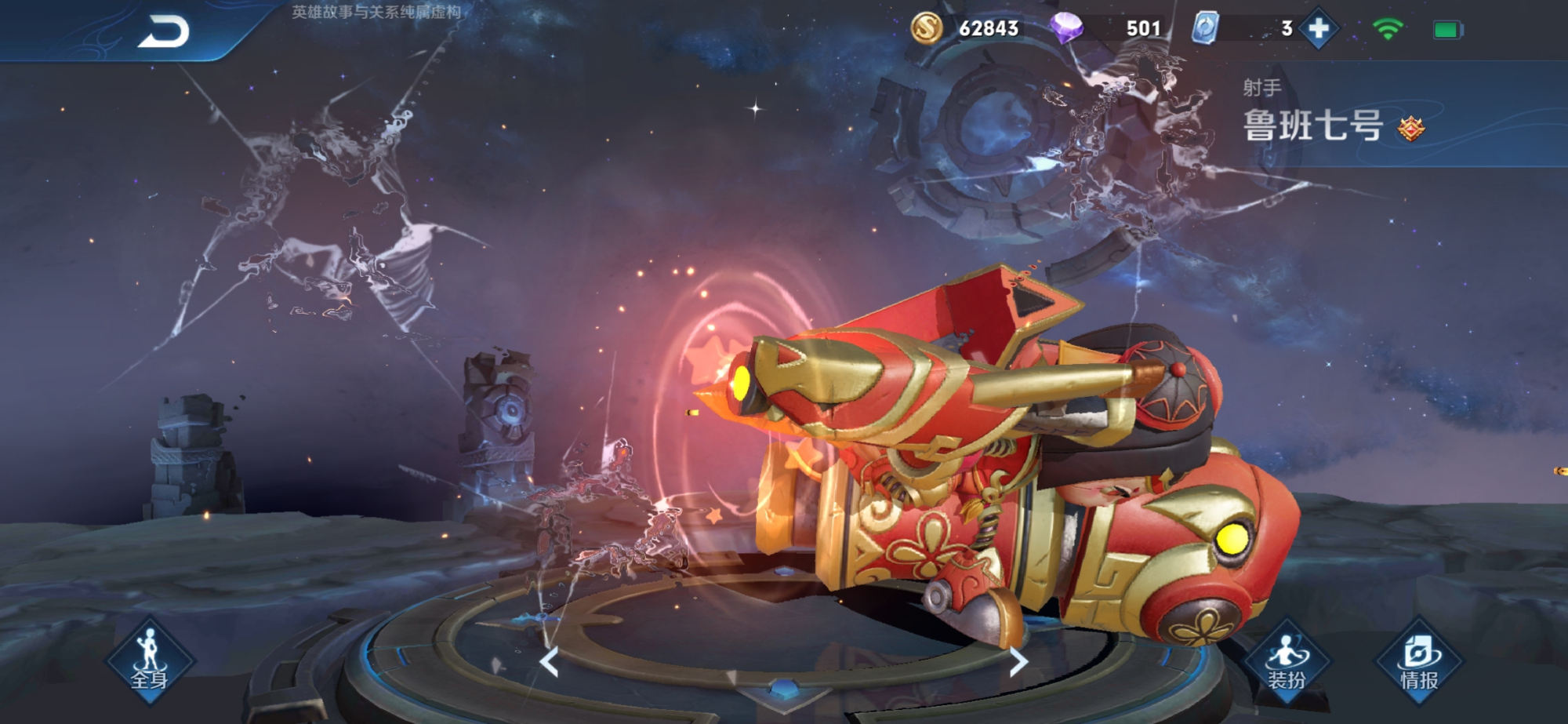Tap the purple diamond currency icon
This screenshot has height=724, width=1568.
(x=1066, y=29)
